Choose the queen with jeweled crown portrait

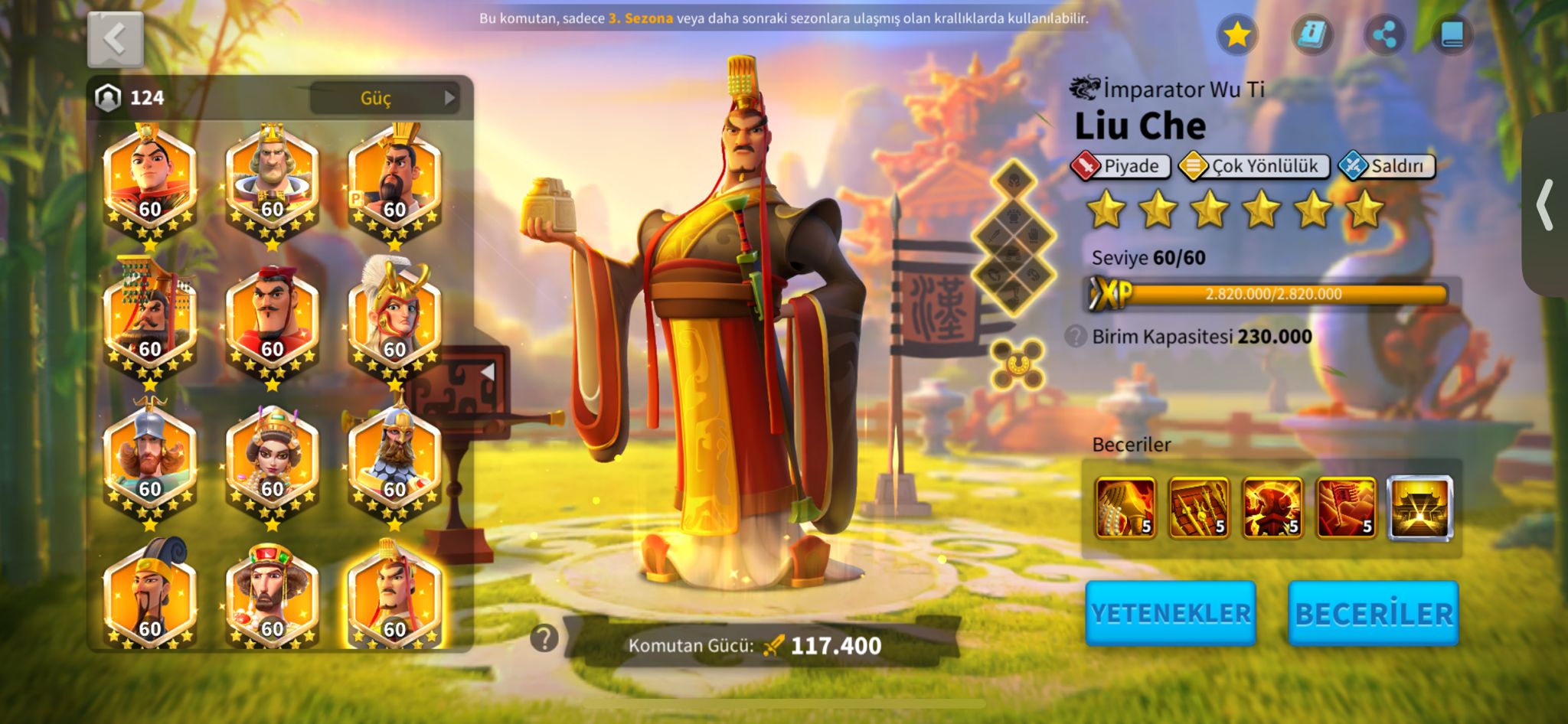(272, 459)
